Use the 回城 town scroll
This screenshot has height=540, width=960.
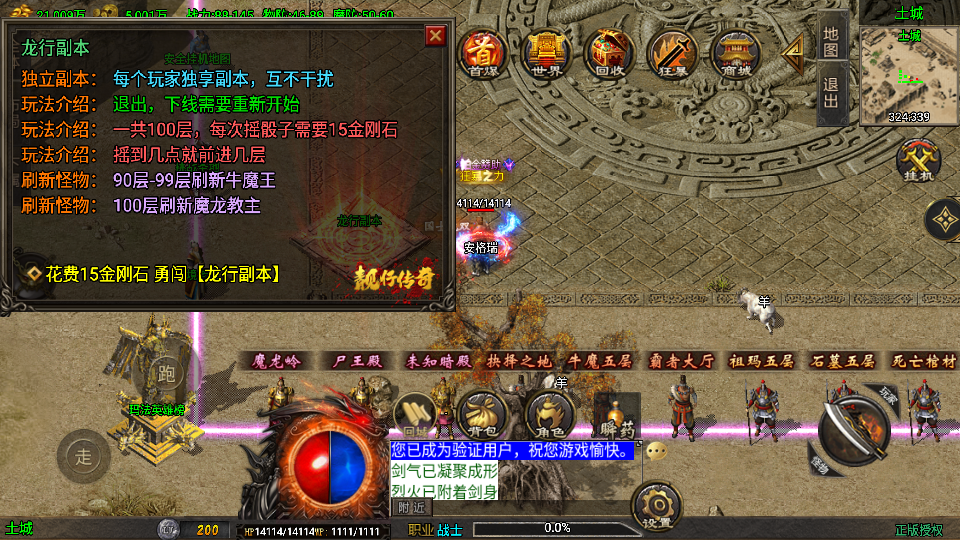pyautogui.click(x=413, y=414)
